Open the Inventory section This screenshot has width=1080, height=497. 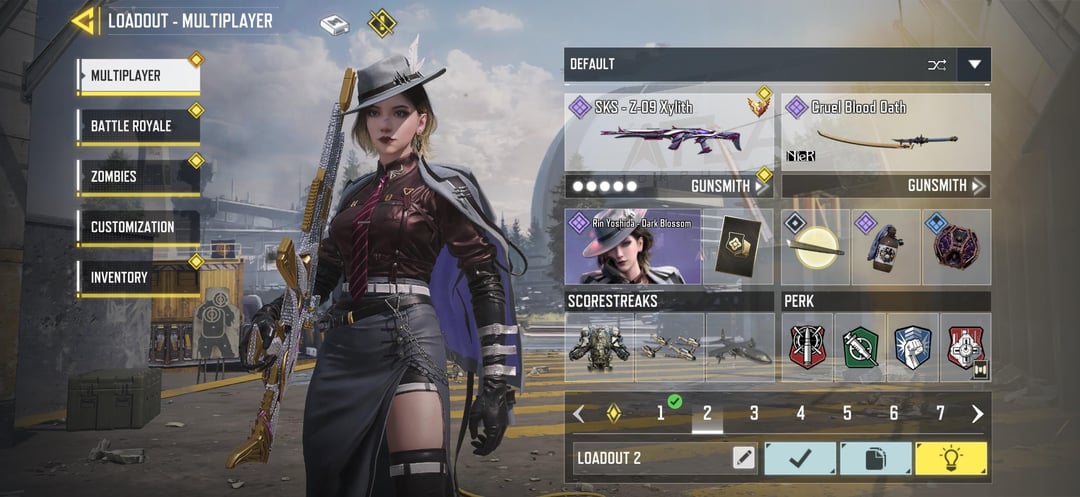point(138,277)
